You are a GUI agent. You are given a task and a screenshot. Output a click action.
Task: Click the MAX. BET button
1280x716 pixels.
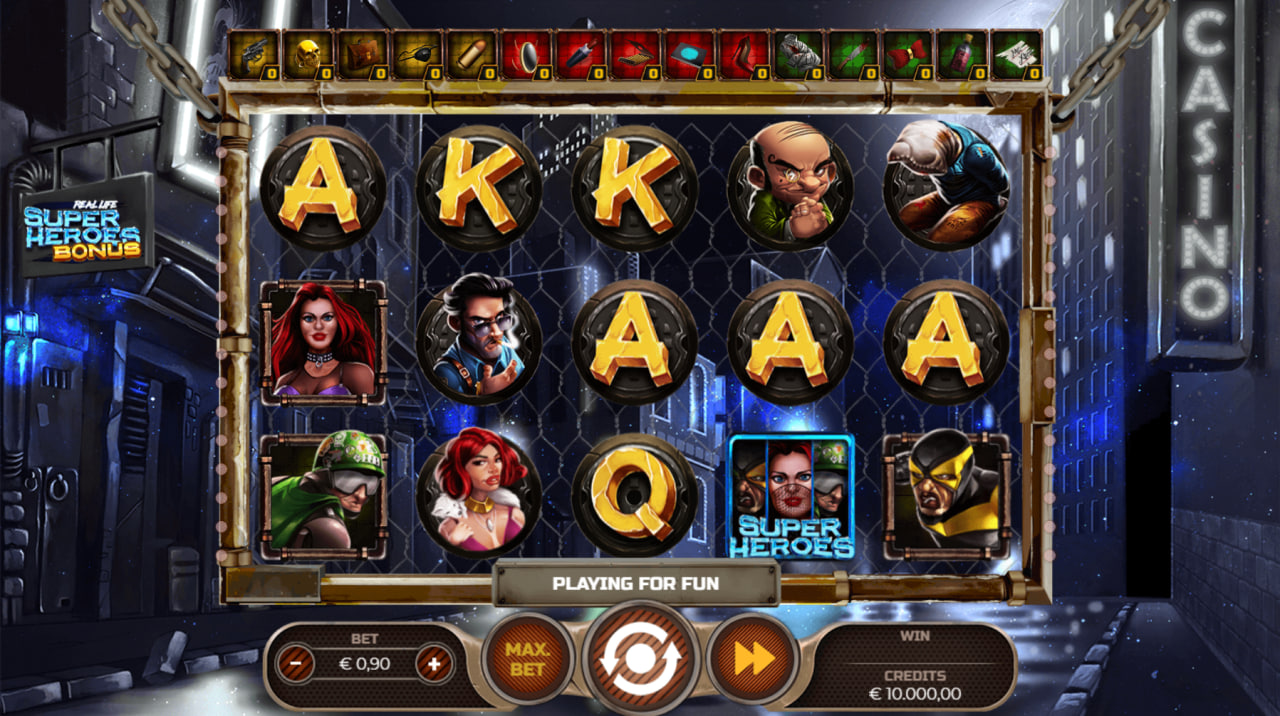pyautogui.click(x=527, y=658)
